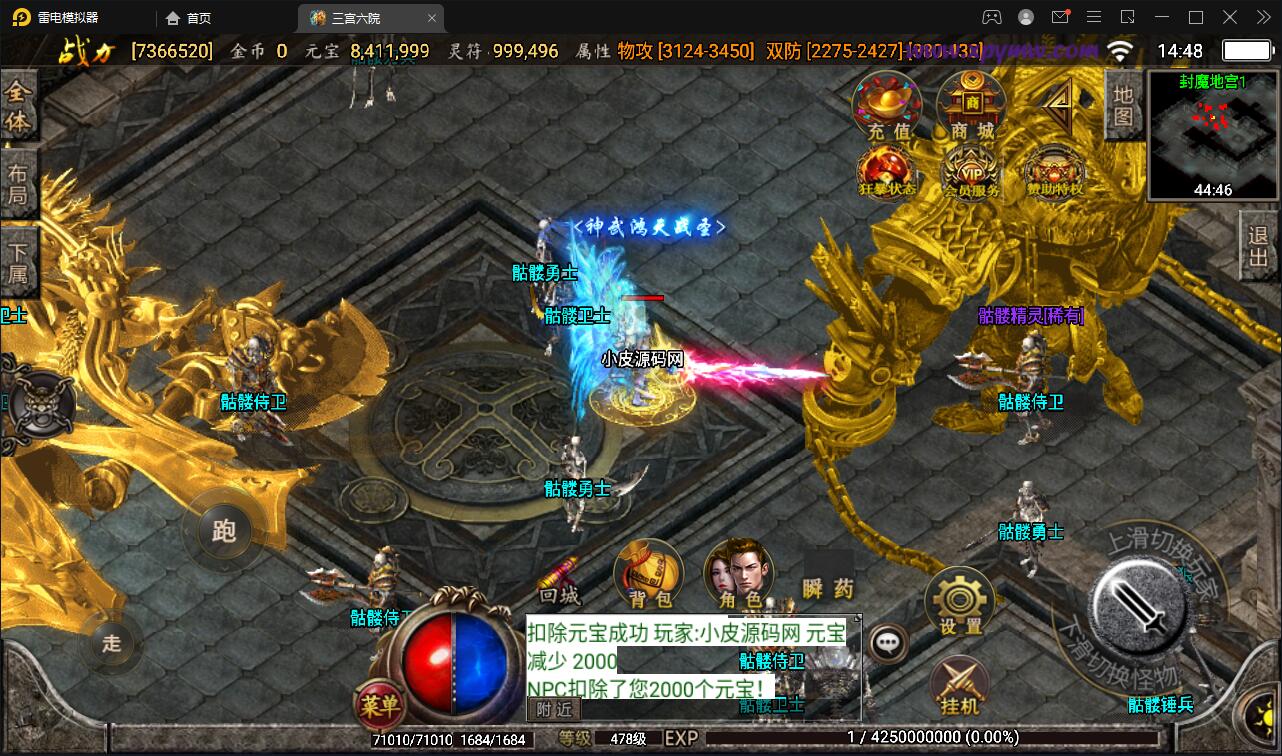
Task: Start 挂机 auto-combat
Action: (x=960, y=688)
